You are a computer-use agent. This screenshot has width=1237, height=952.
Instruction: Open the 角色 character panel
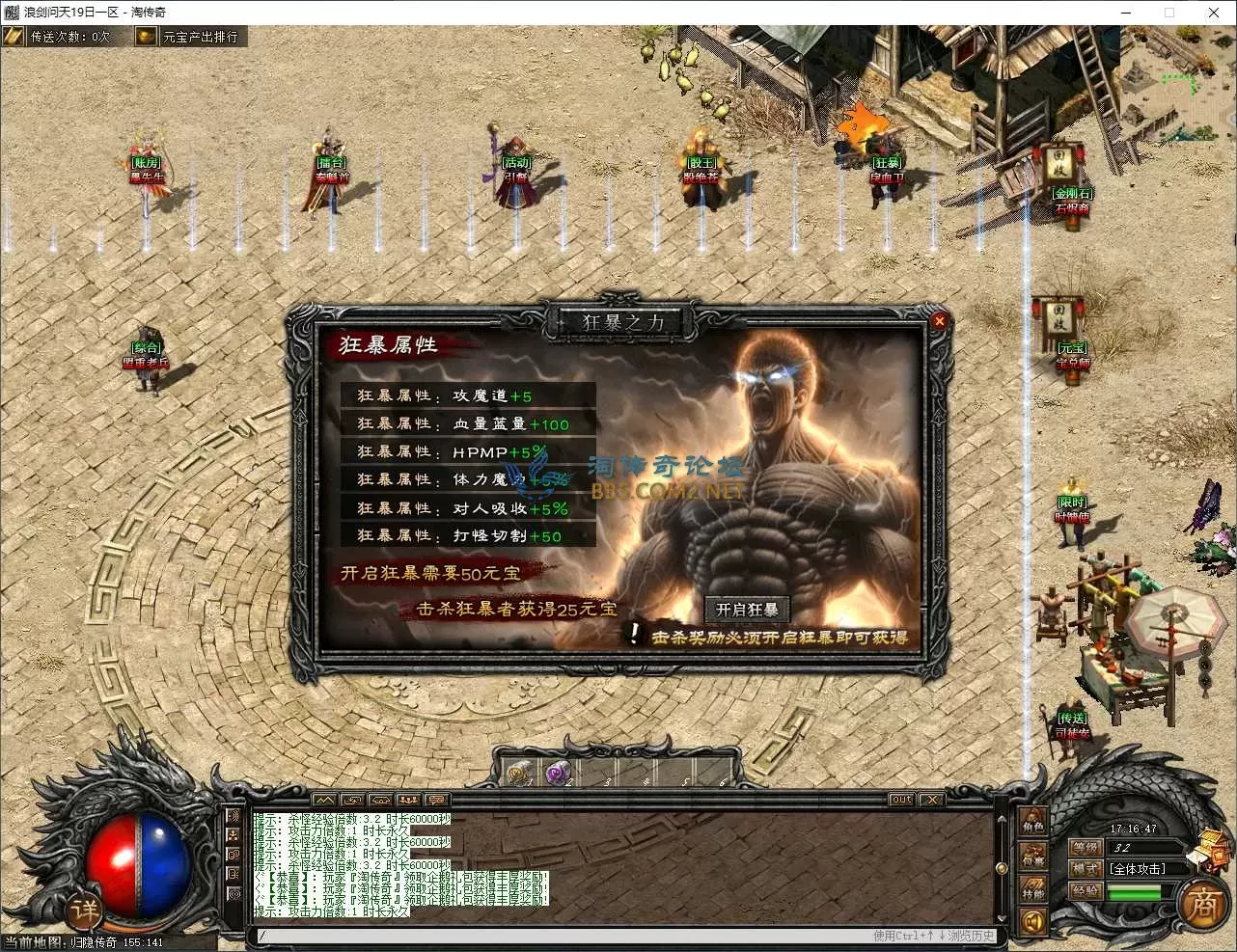point(1032,826)
